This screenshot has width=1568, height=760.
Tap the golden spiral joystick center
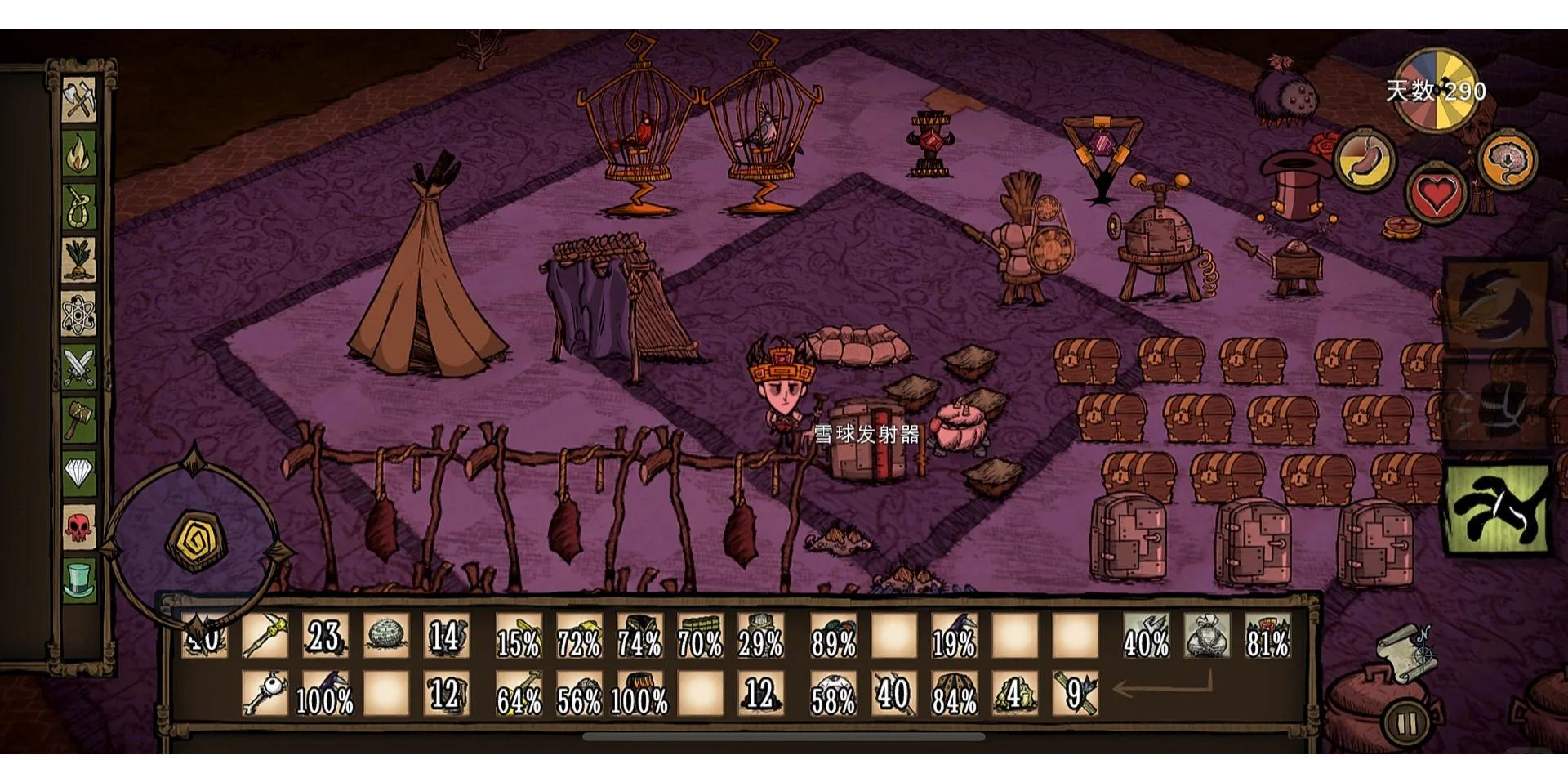193,541
